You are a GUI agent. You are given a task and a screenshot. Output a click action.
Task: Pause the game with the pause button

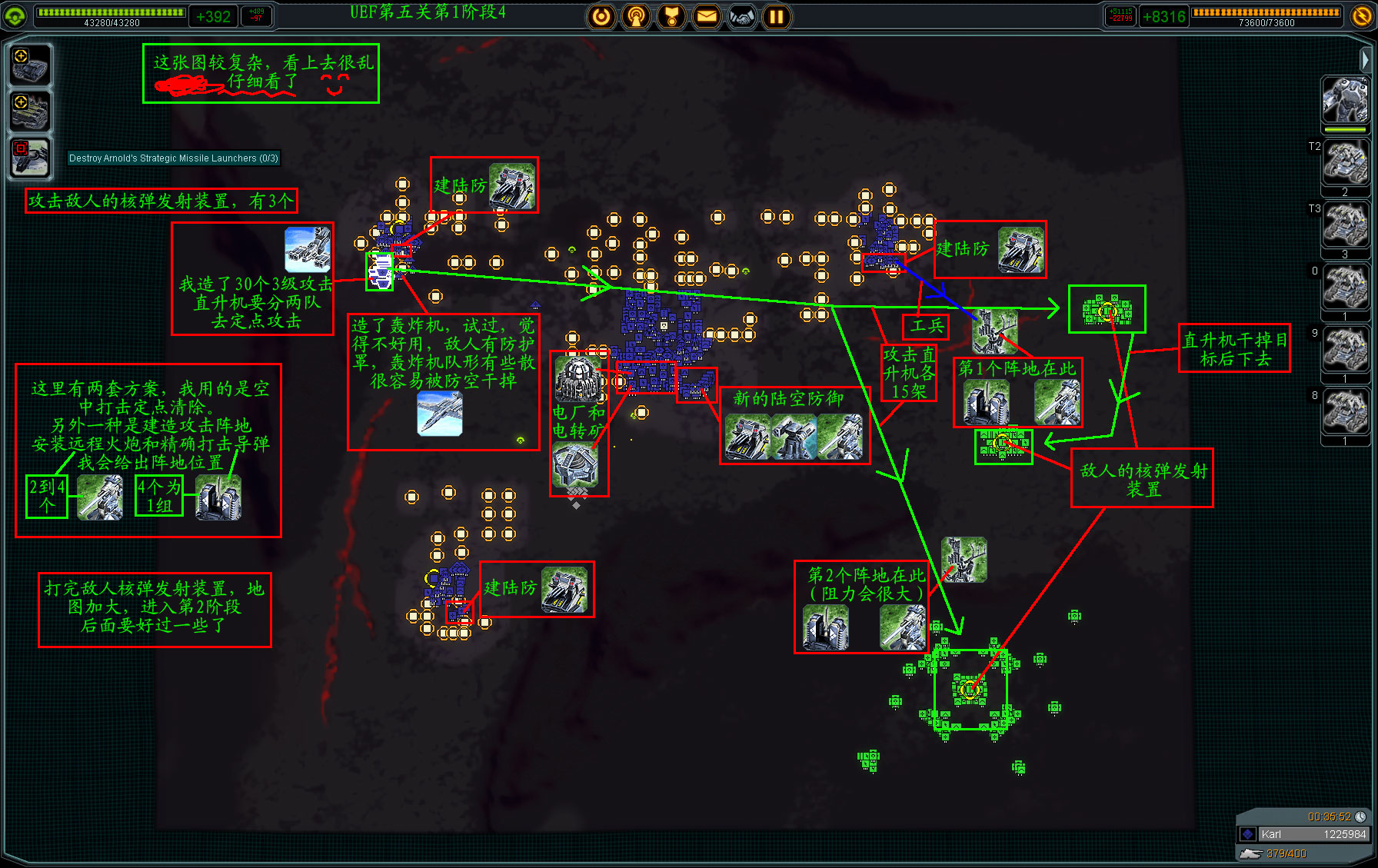click(x=777, y=16)
